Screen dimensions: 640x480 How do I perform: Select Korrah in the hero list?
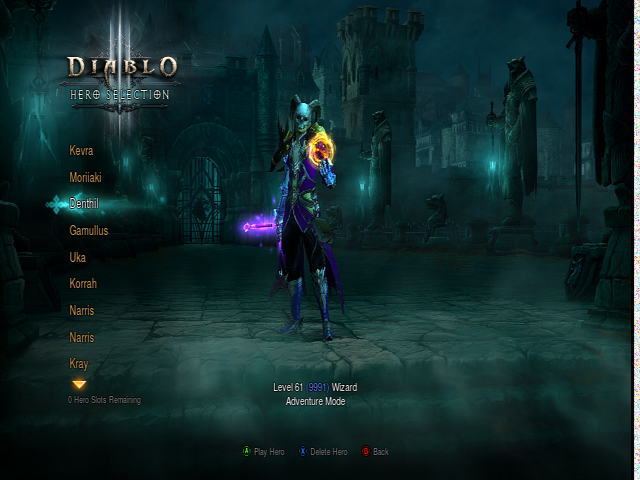click(x=83, y=284)
